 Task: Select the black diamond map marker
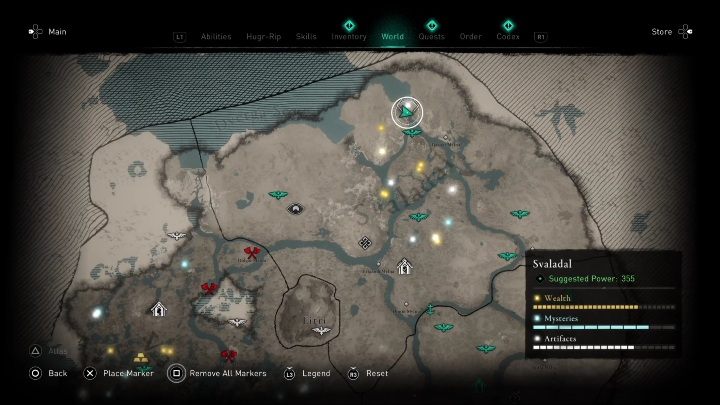click(366, 242)
